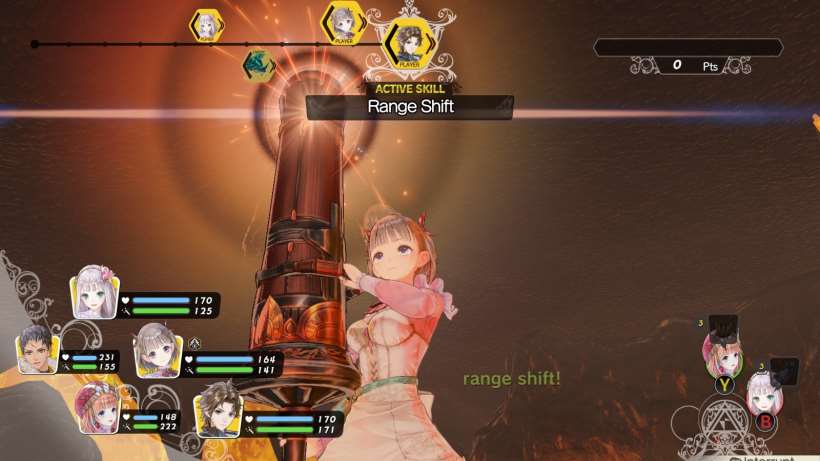Choose the brown-haired man's party portrait
This screenshot has width=820, height=461.
[x=217, y=408]
